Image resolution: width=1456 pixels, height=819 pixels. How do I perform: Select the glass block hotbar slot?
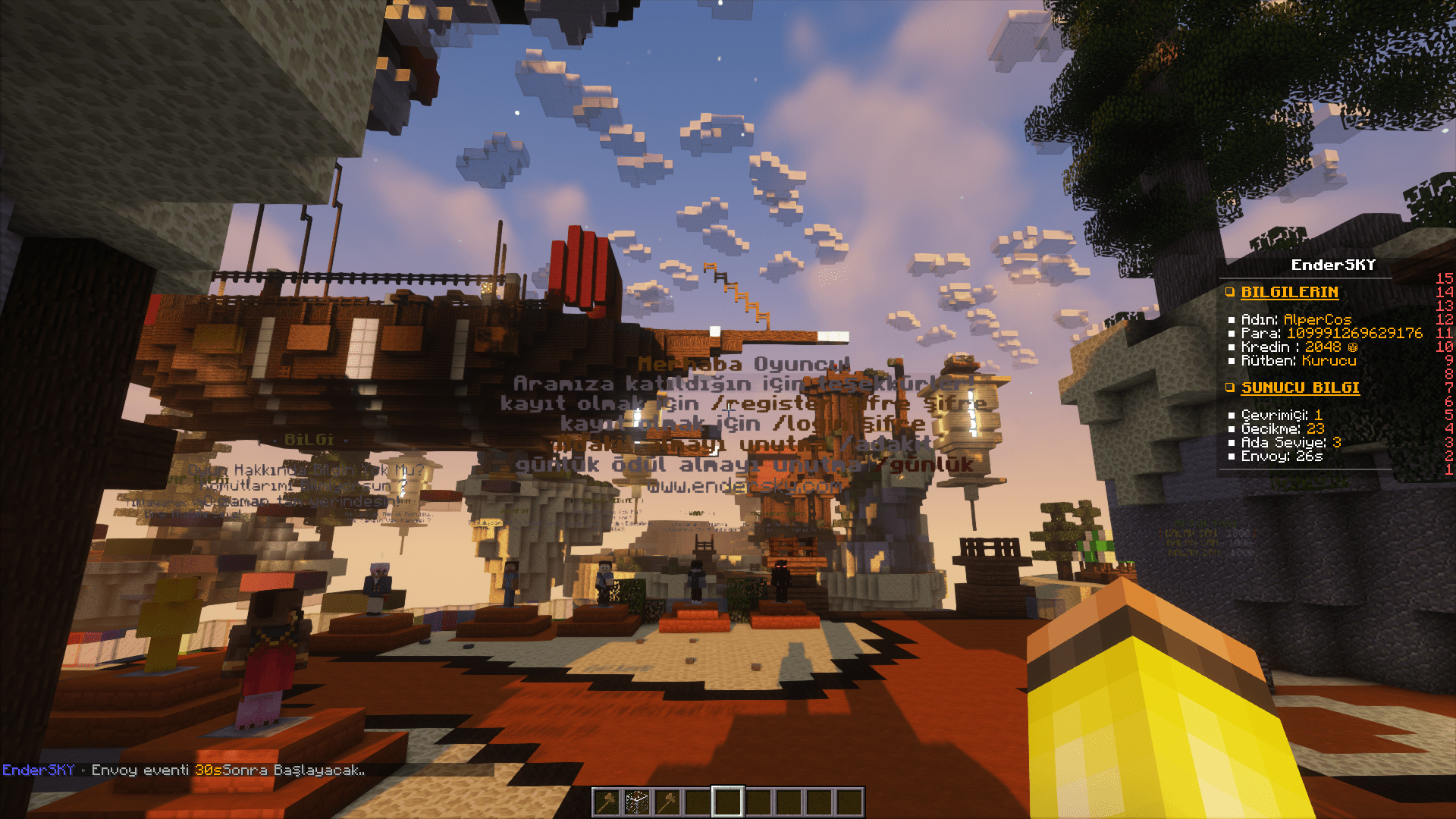[637, 802]
